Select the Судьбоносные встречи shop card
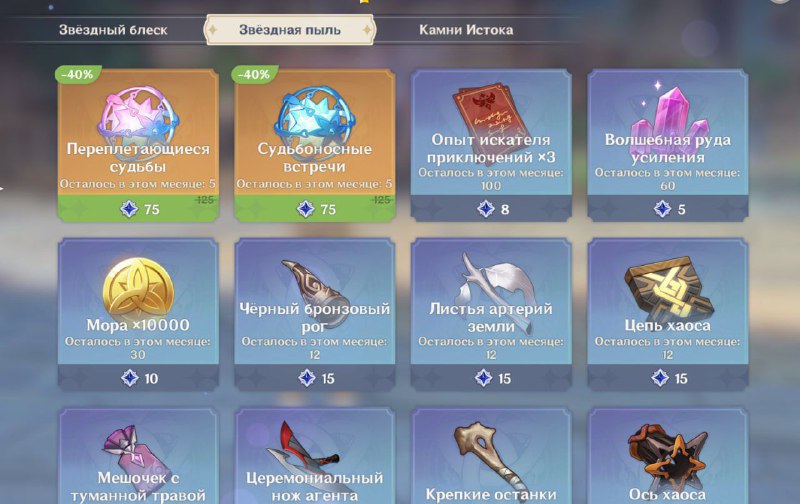 (314, 145)
